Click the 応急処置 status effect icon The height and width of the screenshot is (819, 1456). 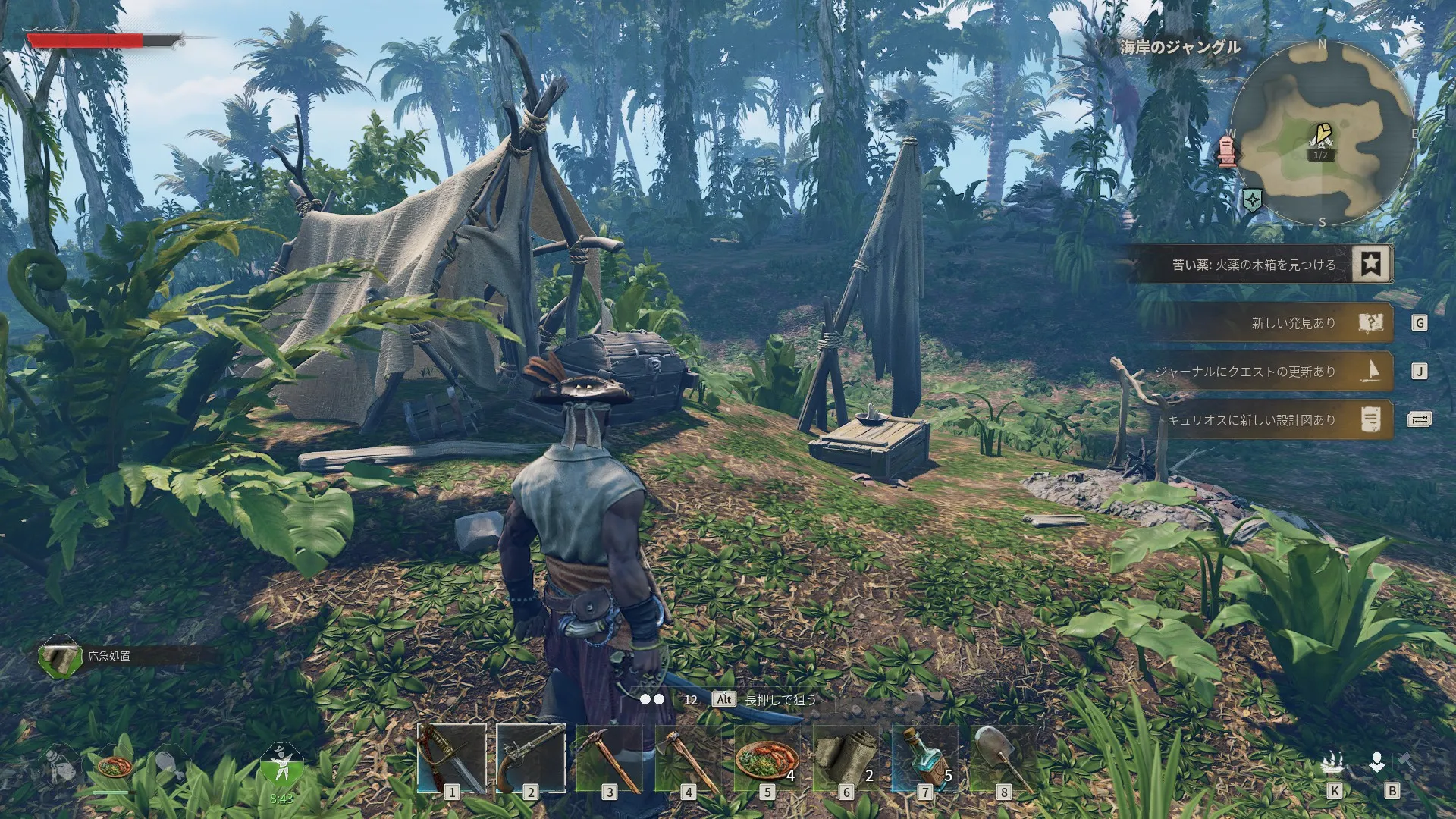[60, 657]
